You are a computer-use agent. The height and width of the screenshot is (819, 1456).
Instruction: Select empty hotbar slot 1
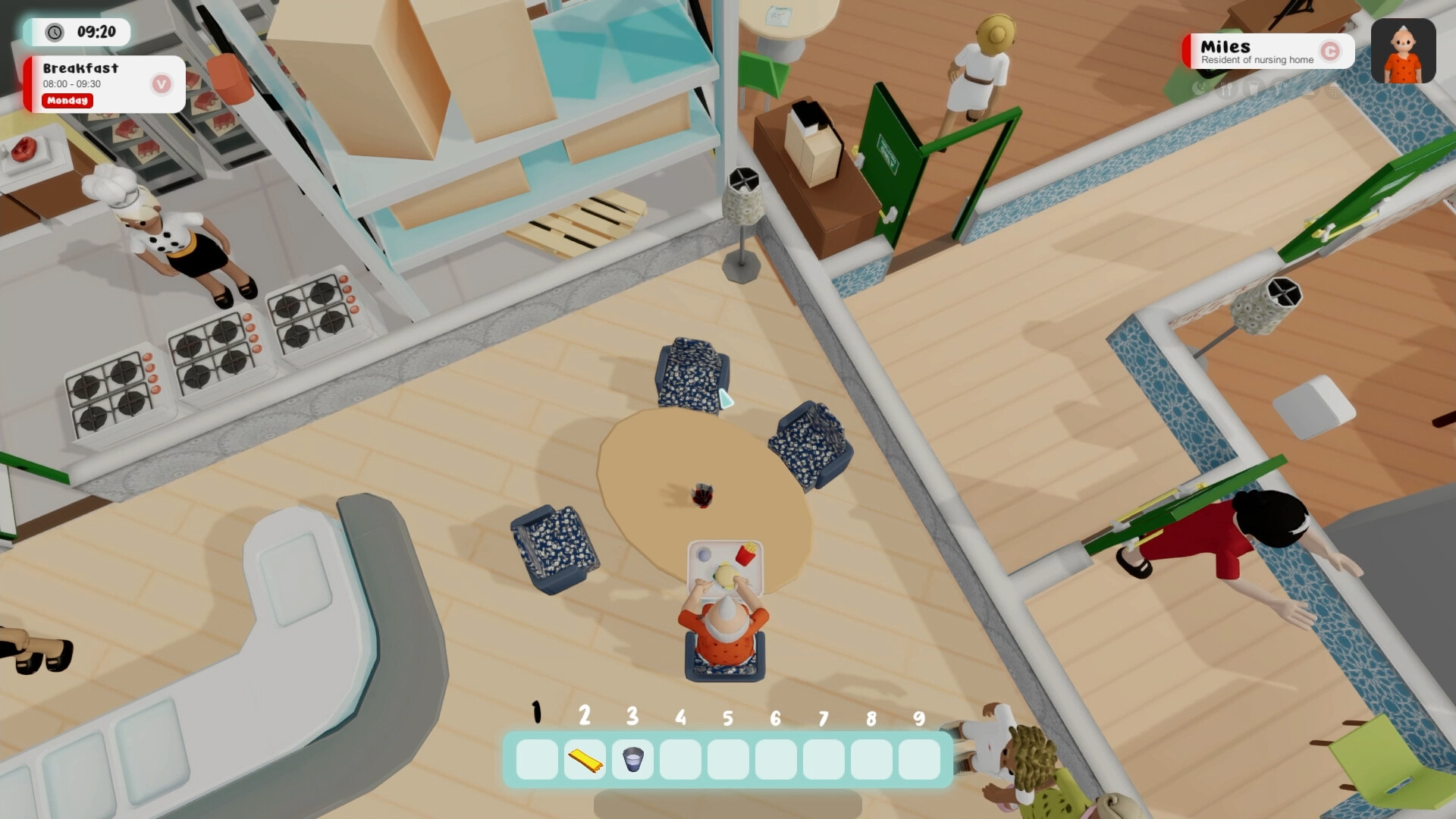535,761
